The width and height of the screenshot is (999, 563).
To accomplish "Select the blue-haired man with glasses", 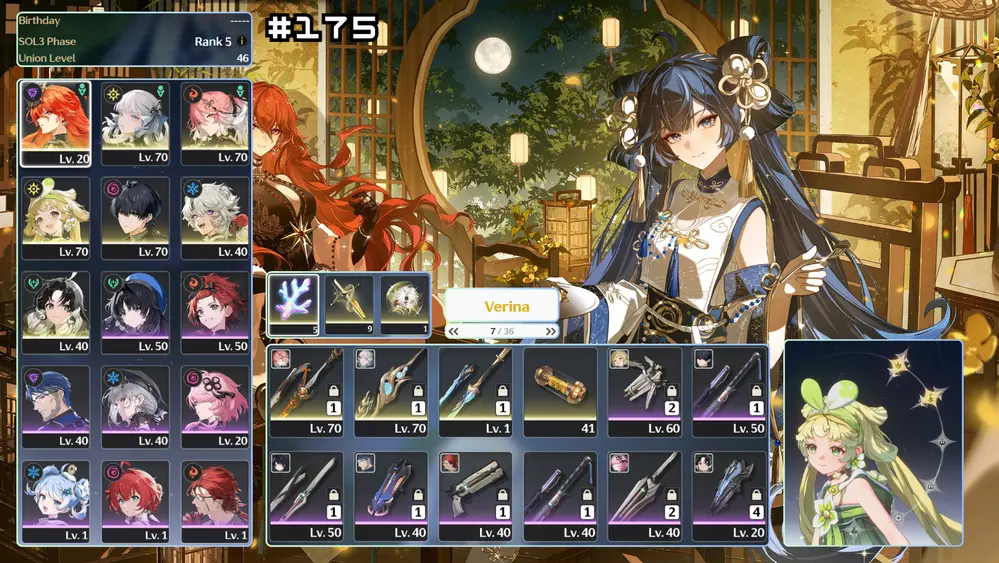I will [x=55, y=406].
